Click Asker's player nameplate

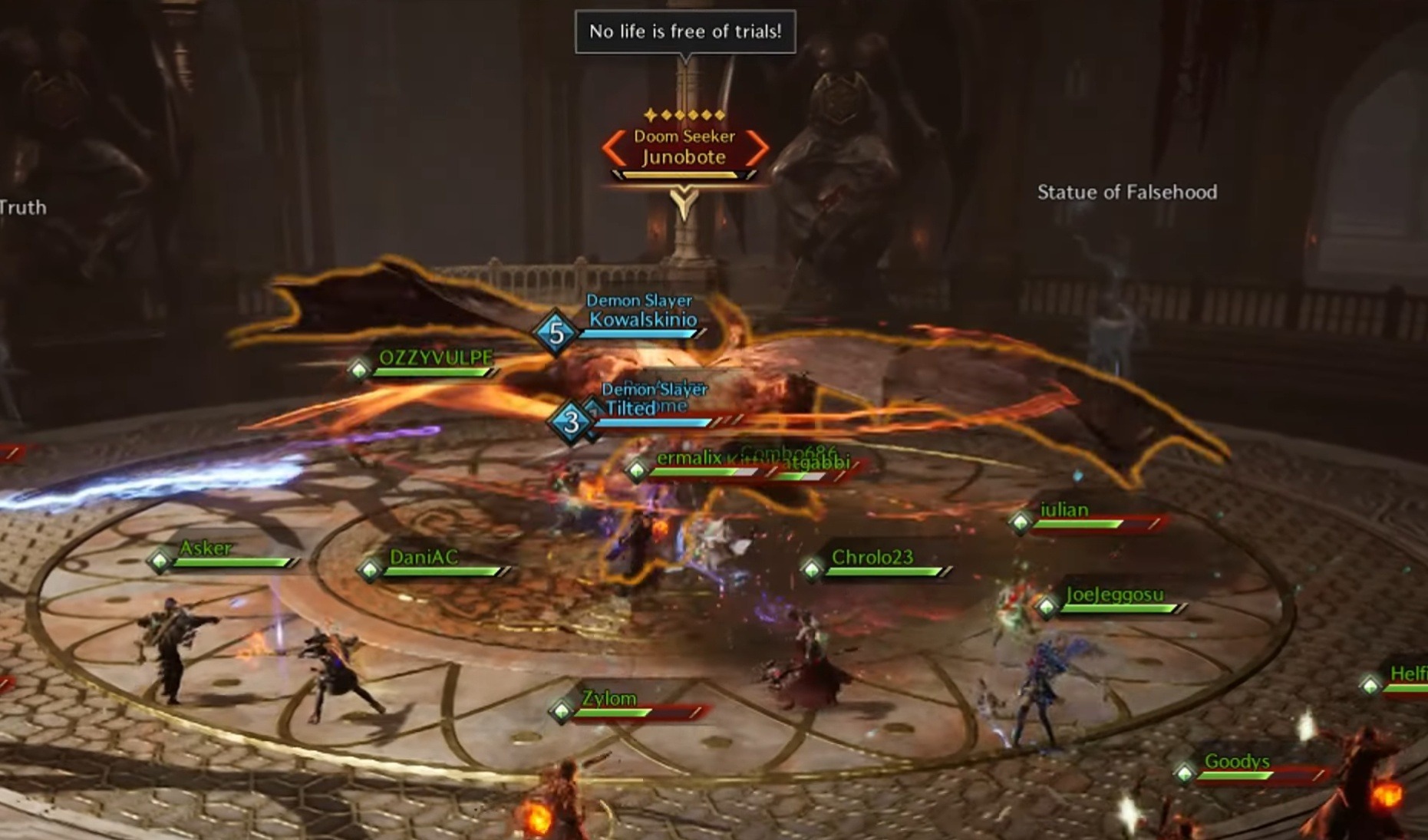[x=205, y=548]
